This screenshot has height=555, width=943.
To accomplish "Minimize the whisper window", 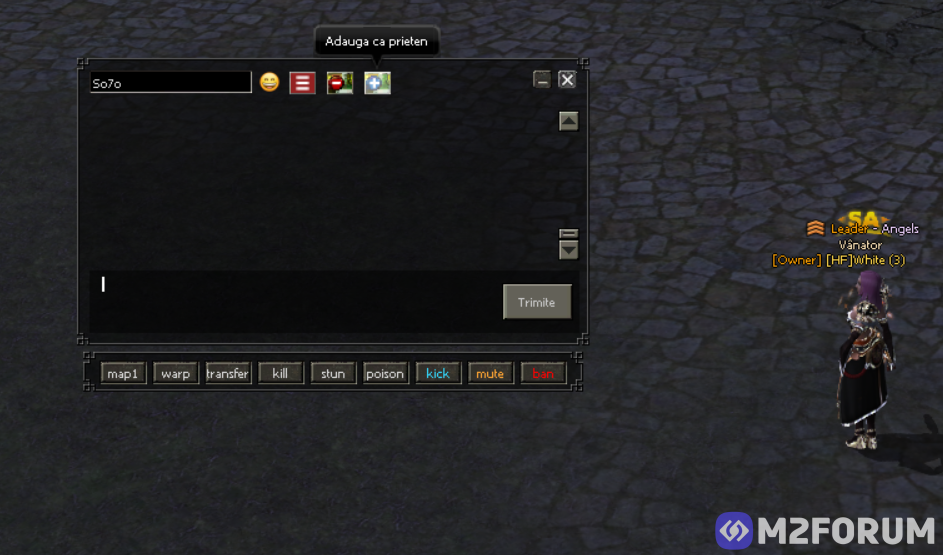I will 542,80.
